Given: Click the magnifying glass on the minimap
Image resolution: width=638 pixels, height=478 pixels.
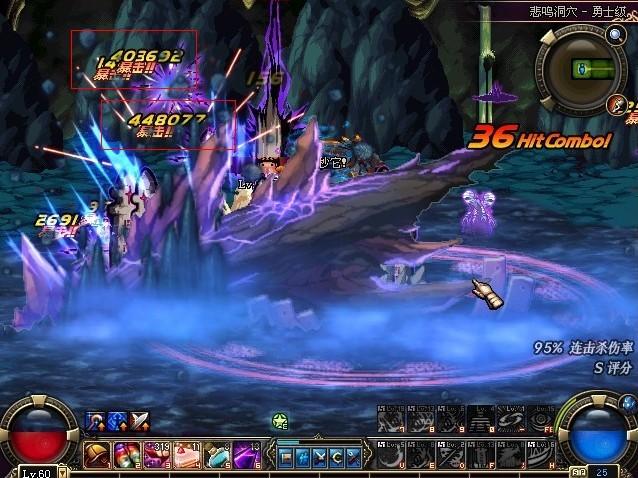Looking at the screenshot, I should 614,36.
